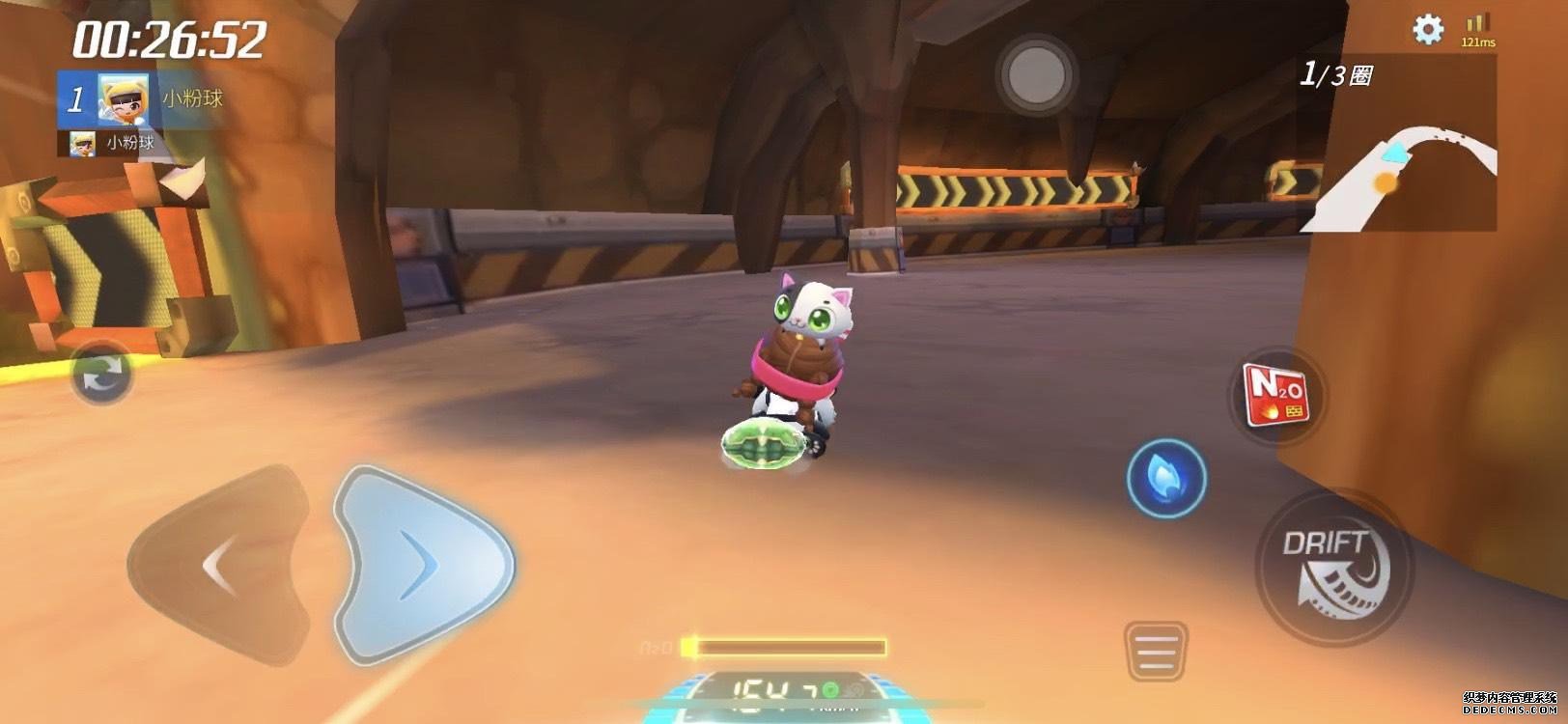Tap the small green dot on the speedometer

pyautogui.click(x=830, y=687)
